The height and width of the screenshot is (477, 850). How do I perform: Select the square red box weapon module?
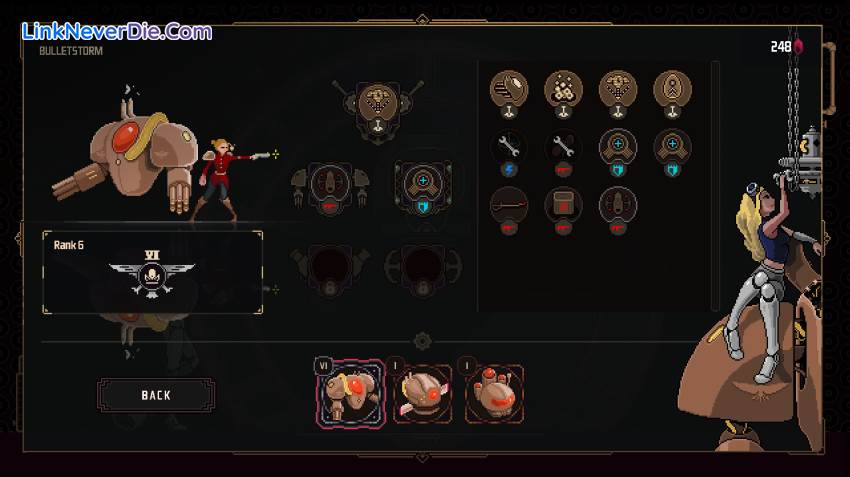tap(563, 205)
